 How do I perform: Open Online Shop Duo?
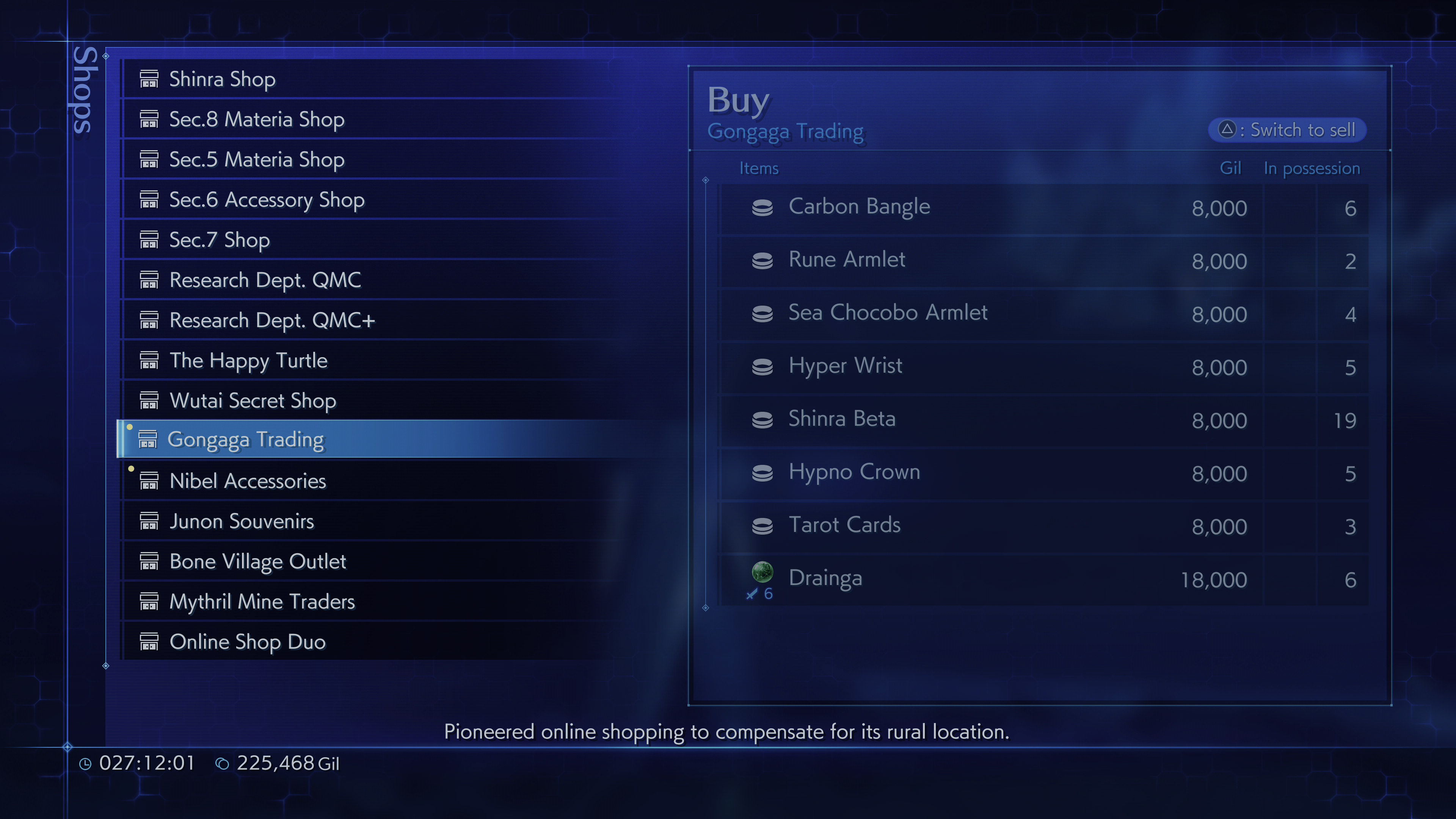coord(248,642)
